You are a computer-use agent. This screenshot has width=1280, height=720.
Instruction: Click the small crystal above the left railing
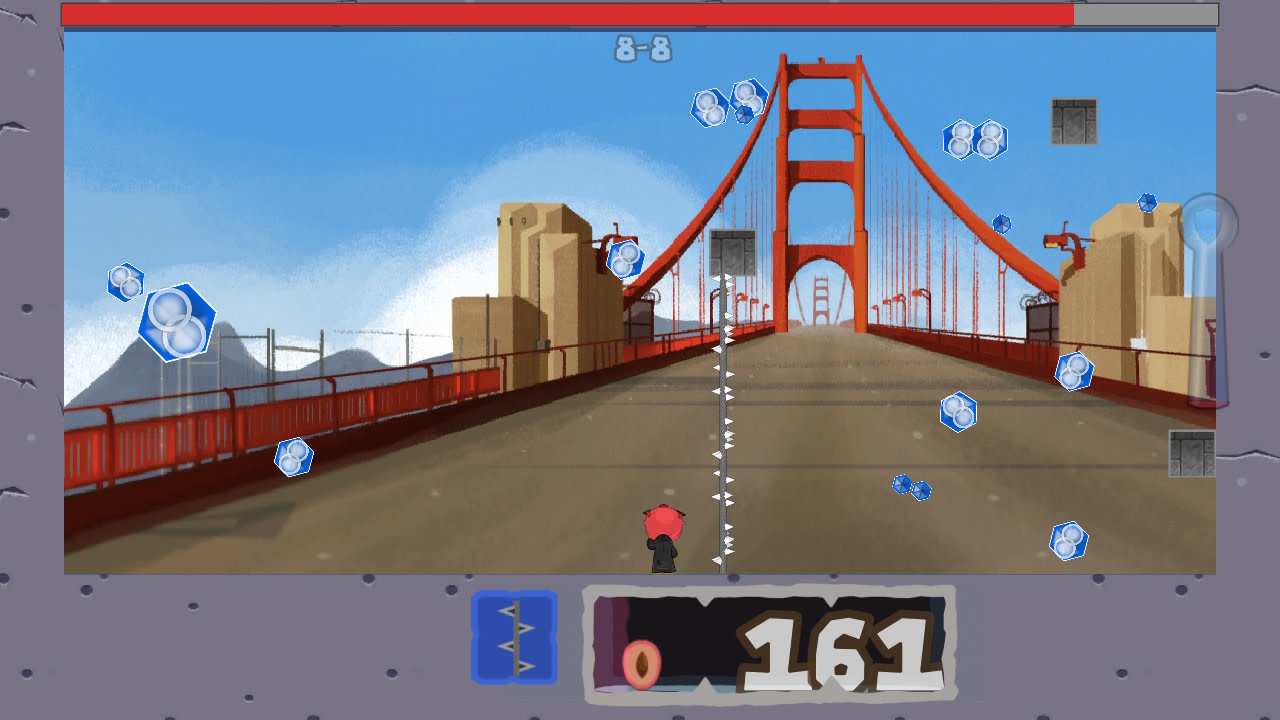293,456
